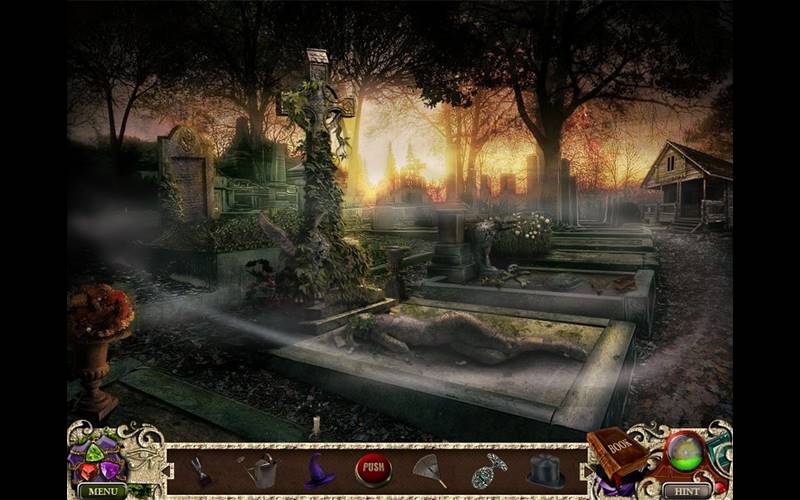This screenshot has height=500, width=800.
Task: Open the journal book
Action: [x=617, y=453]
